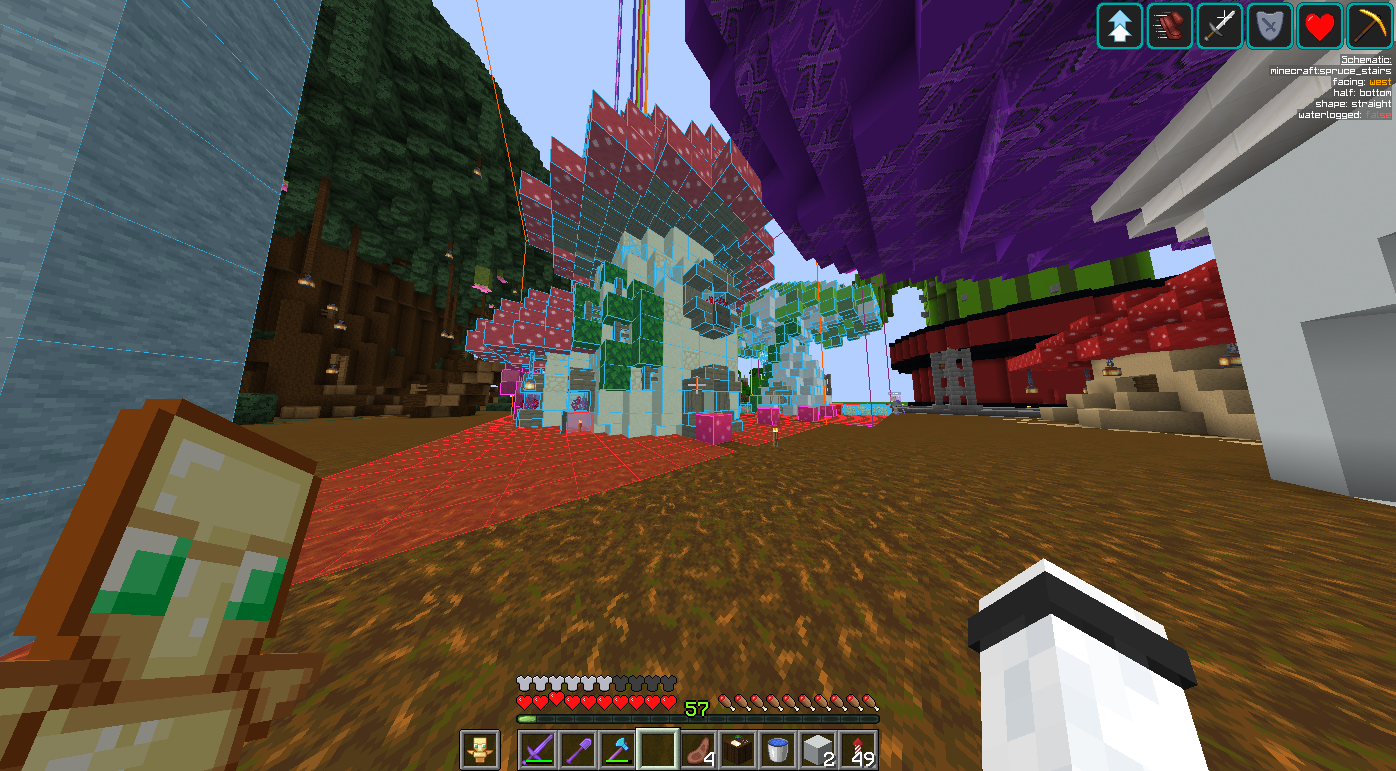Select the water bucket in the hotbar

pos(778,749)
